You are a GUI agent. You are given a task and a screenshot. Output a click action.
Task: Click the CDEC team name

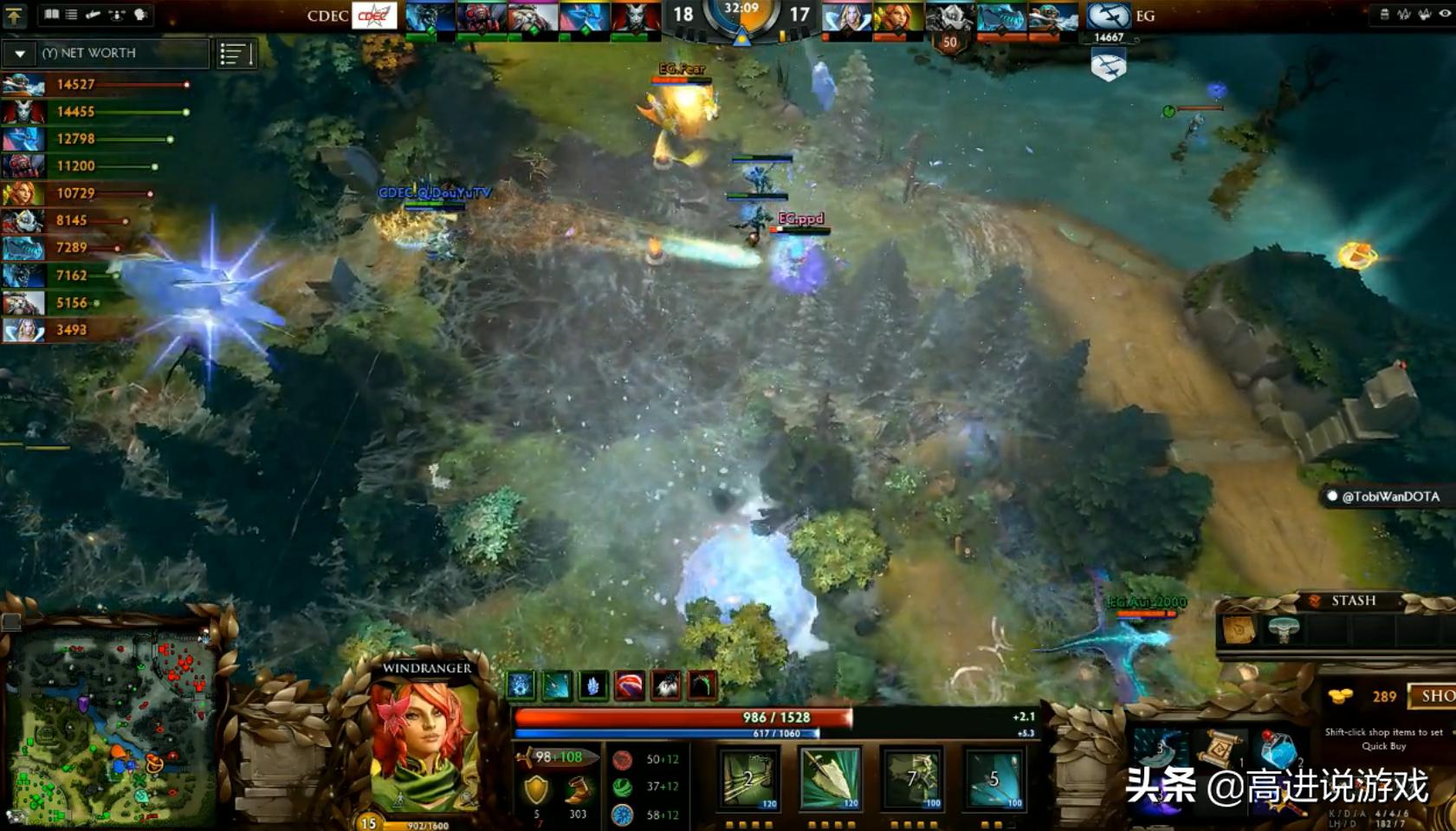coord(327,15)
